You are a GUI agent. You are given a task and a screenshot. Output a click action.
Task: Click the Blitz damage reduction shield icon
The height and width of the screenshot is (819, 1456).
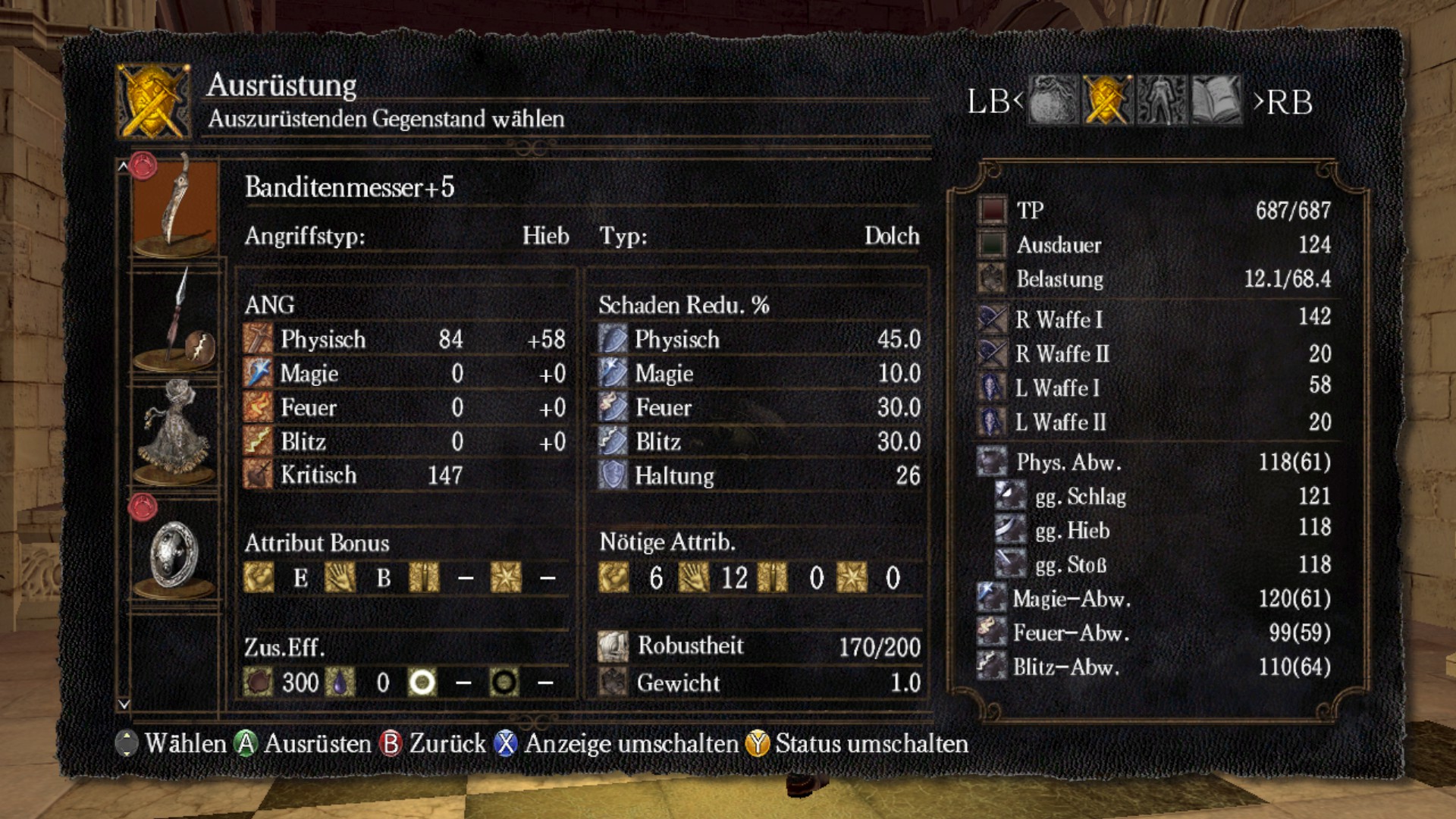click(x=613, y=441)
